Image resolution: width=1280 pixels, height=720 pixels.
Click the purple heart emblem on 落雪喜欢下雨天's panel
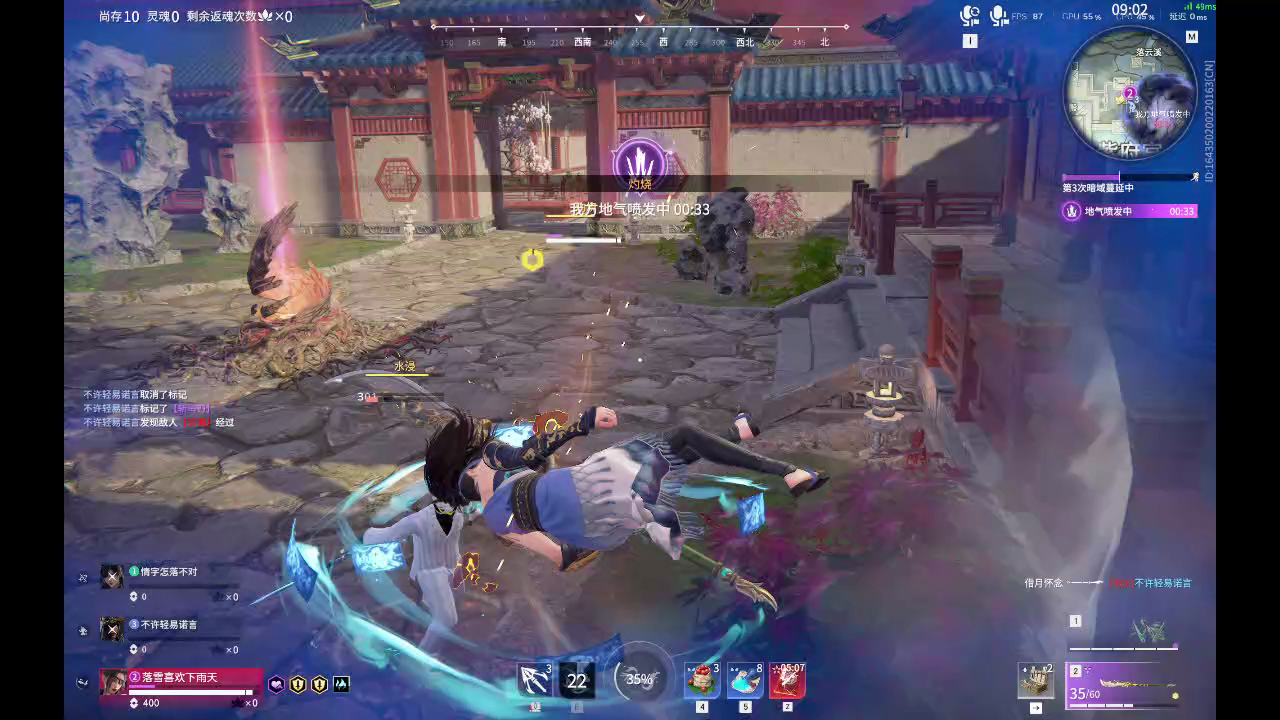pyautogui.click(x=274, y=683)
